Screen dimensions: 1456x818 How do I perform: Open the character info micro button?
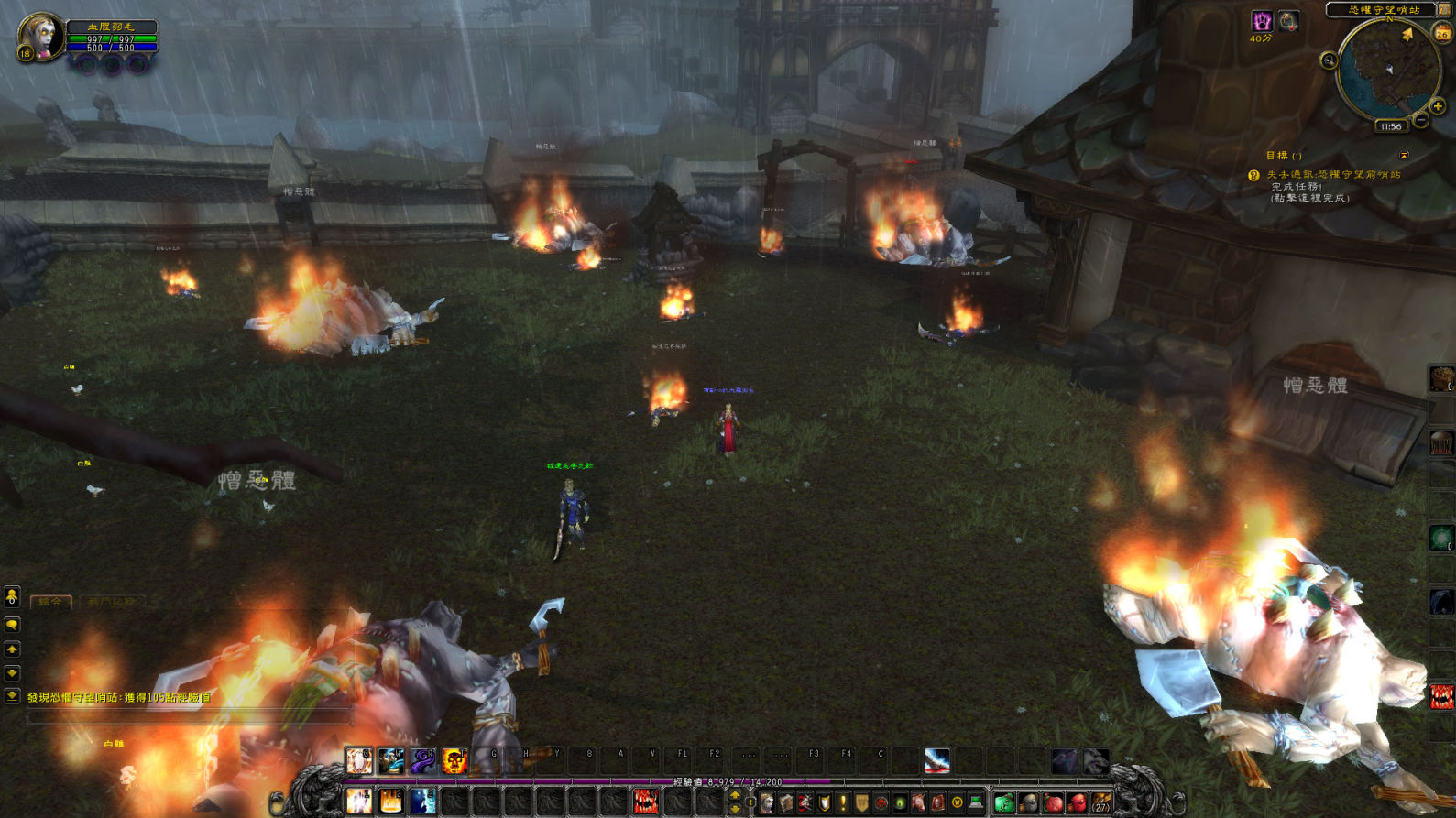pyautogui.click(x=766, y=803)
